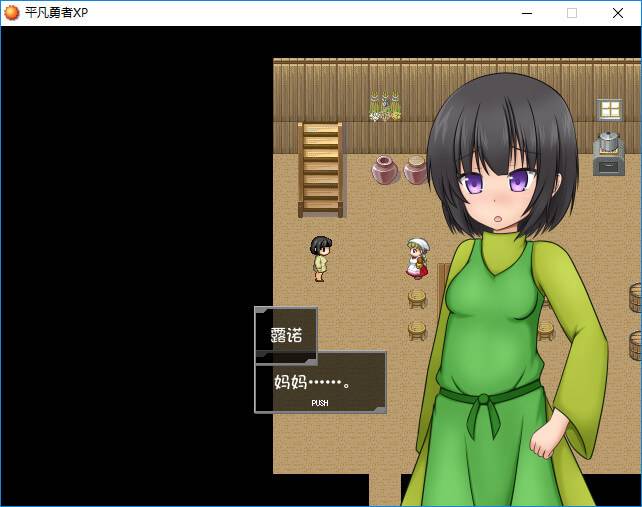This screenshot has height=507, width=642.
Task: Advance the 妈妈 dialogue message box
Action: tap(320, 383)
